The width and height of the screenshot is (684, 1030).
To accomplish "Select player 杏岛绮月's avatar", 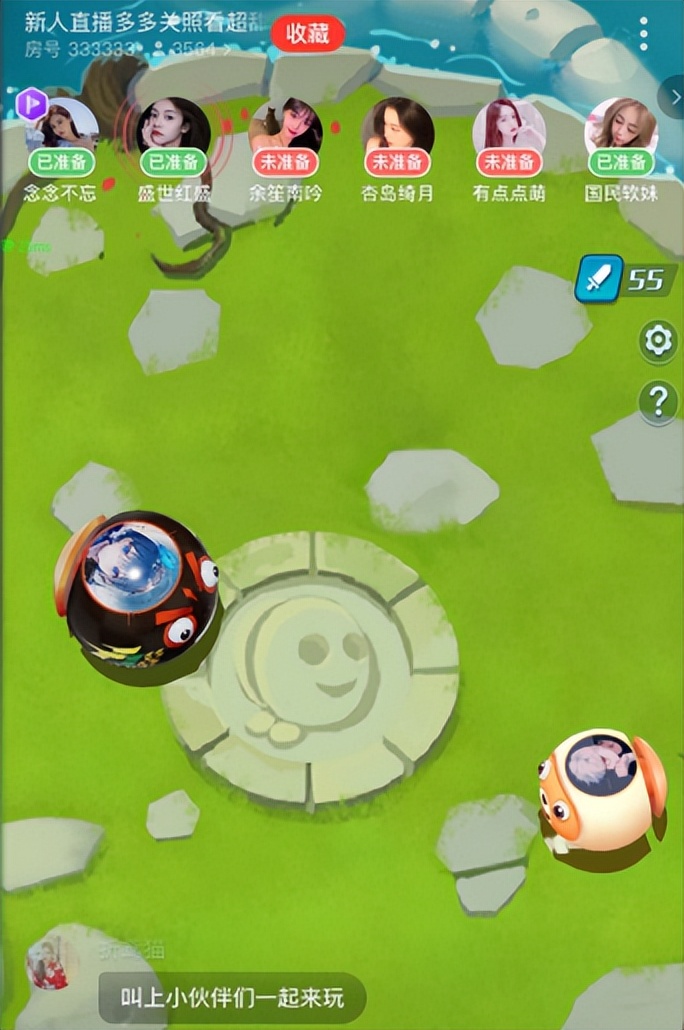I will (398, 125).
